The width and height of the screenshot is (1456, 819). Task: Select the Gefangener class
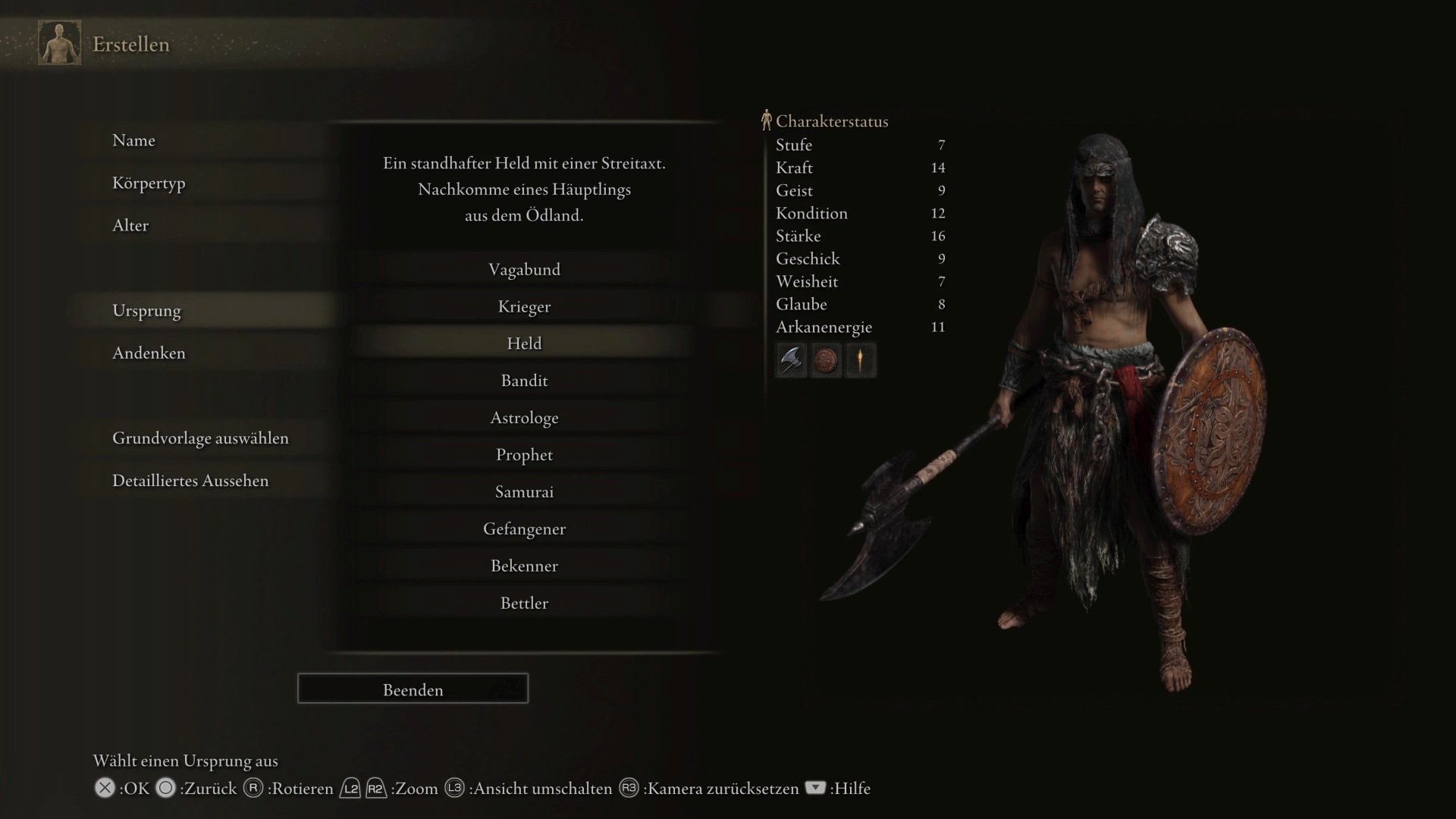(x=524, y=529)
